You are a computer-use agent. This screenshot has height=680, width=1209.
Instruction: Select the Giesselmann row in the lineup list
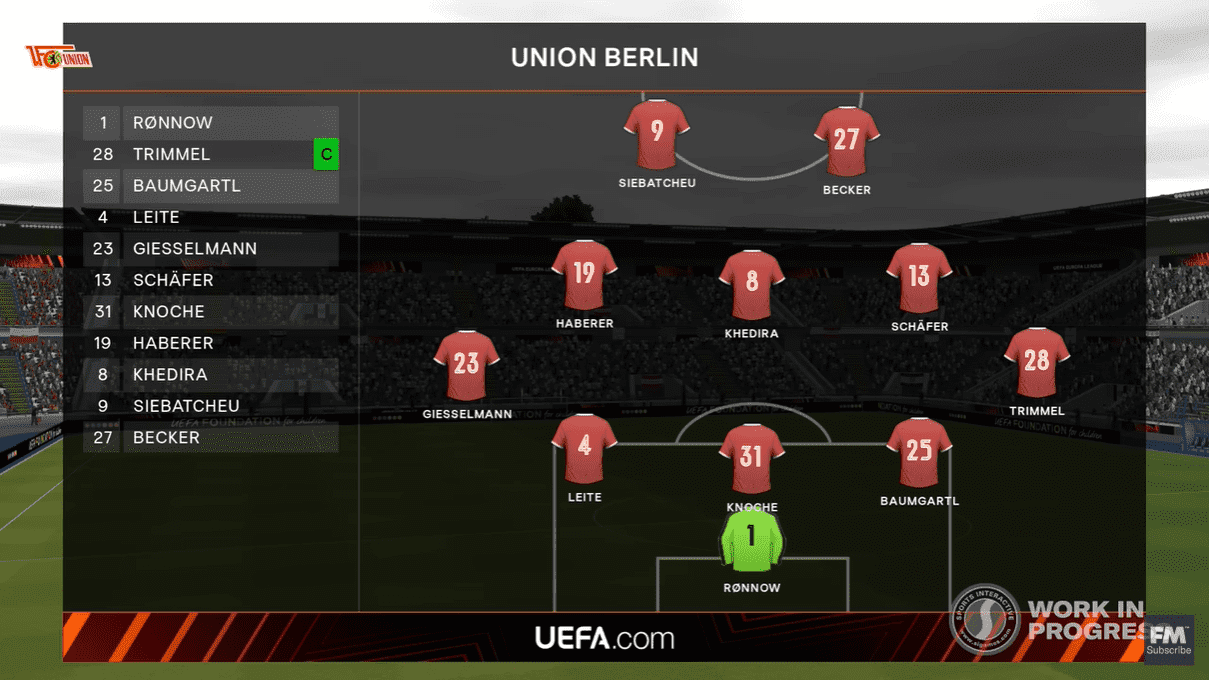pyautogui.click(x=210, y=249)
